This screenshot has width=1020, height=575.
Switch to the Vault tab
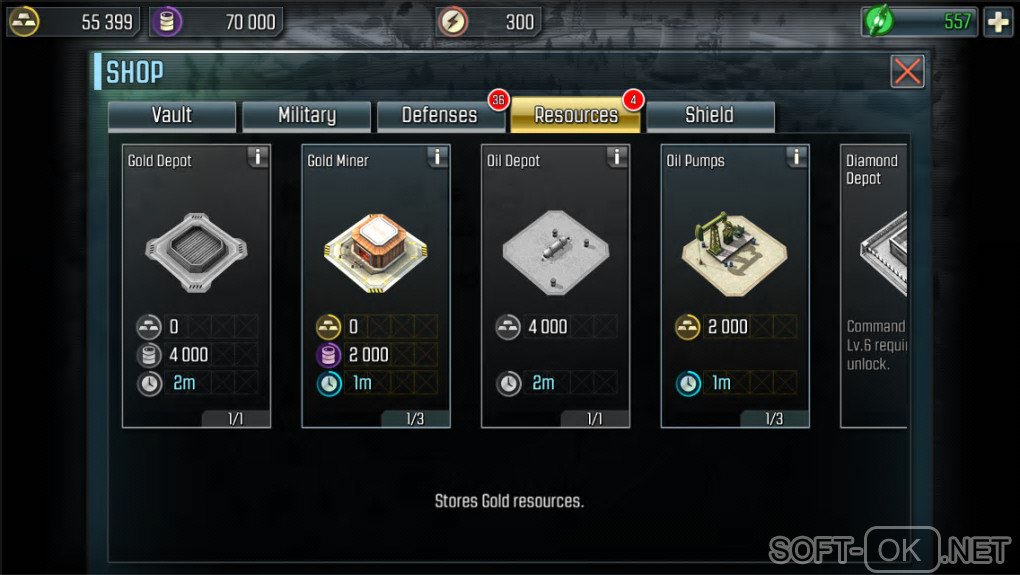click(172, 115)
